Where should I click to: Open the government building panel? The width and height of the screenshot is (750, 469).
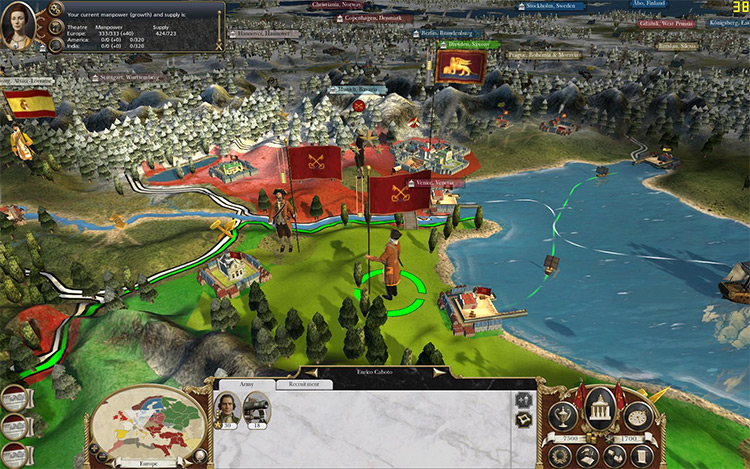pos(600,412)
